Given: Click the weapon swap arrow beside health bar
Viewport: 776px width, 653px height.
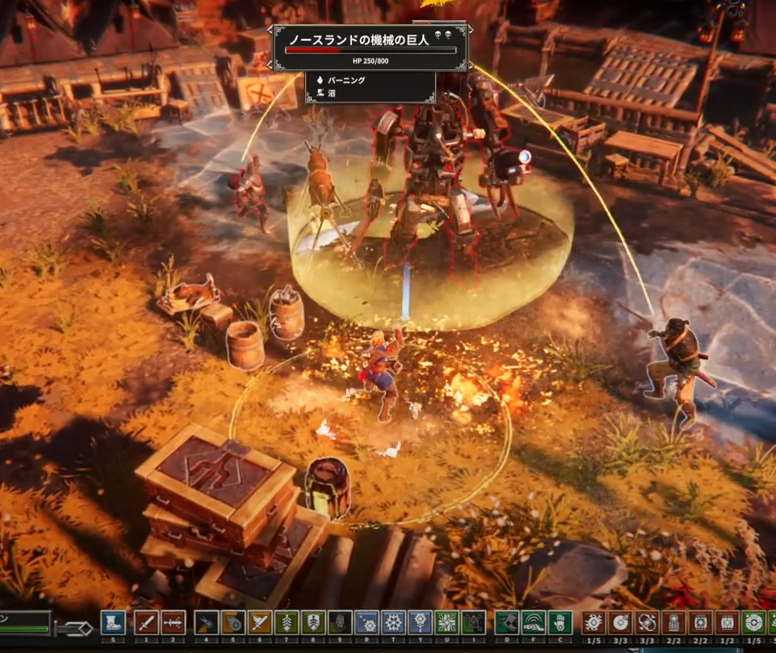Looking at the screenshot, I should 74,628.
